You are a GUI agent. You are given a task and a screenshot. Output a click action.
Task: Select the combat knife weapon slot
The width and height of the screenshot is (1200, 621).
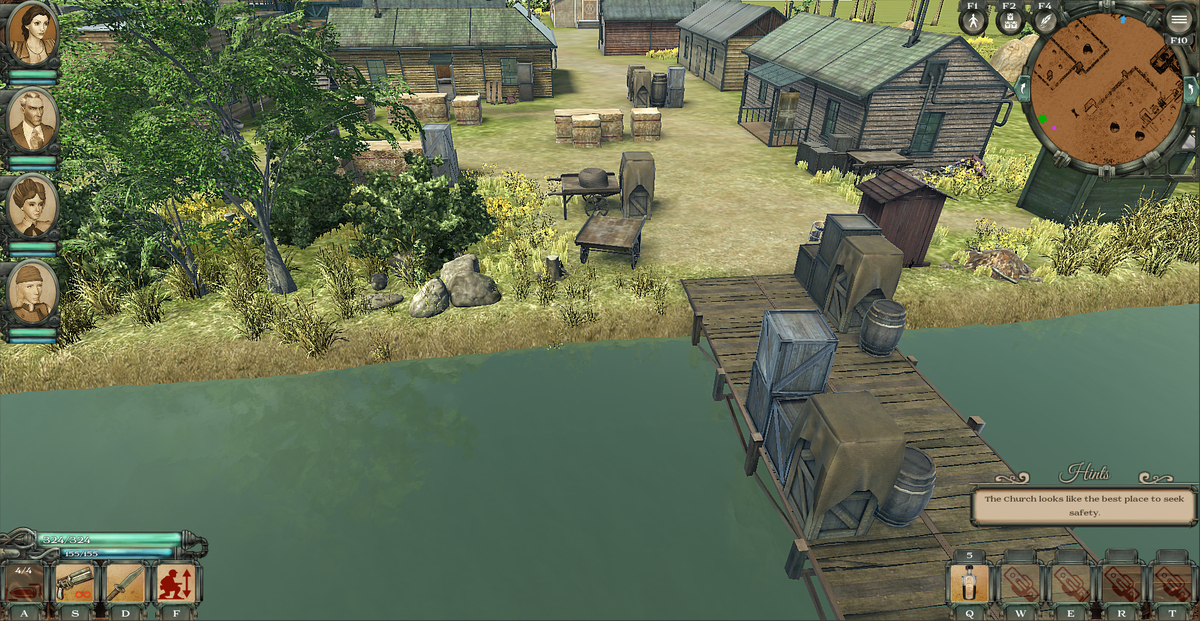125,583
